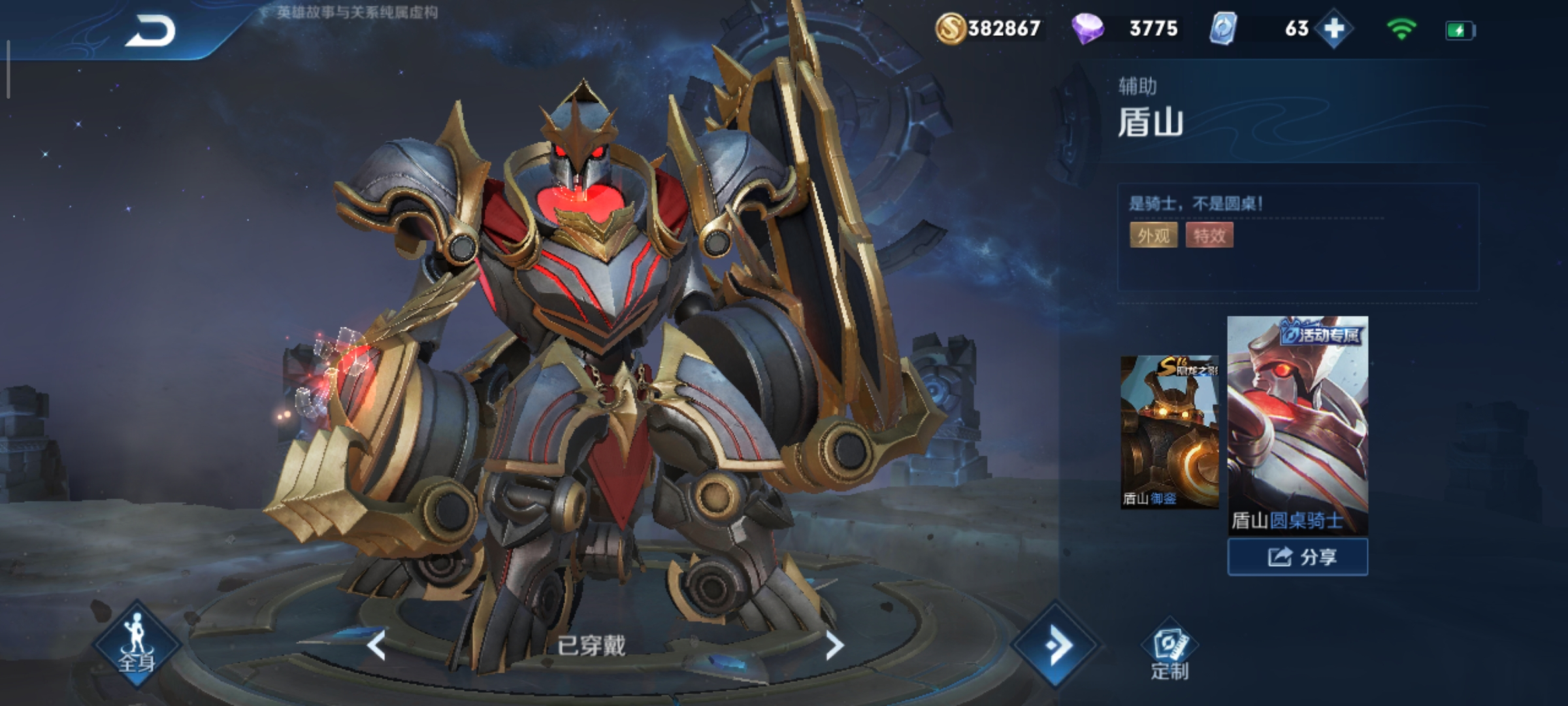Show next skin with right arrow

(x=834, y=646)
